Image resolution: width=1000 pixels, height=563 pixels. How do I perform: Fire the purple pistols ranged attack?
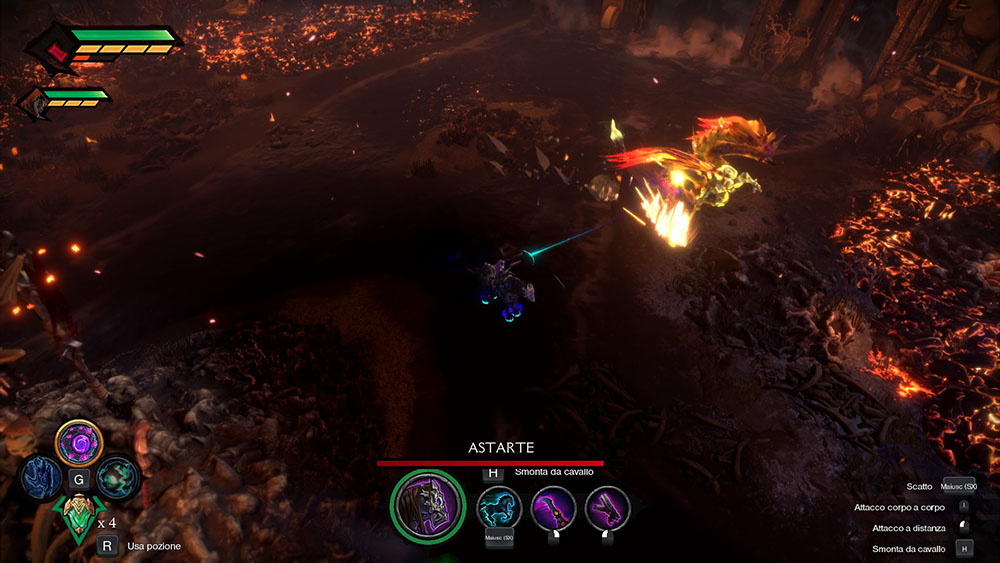(607, 508)
